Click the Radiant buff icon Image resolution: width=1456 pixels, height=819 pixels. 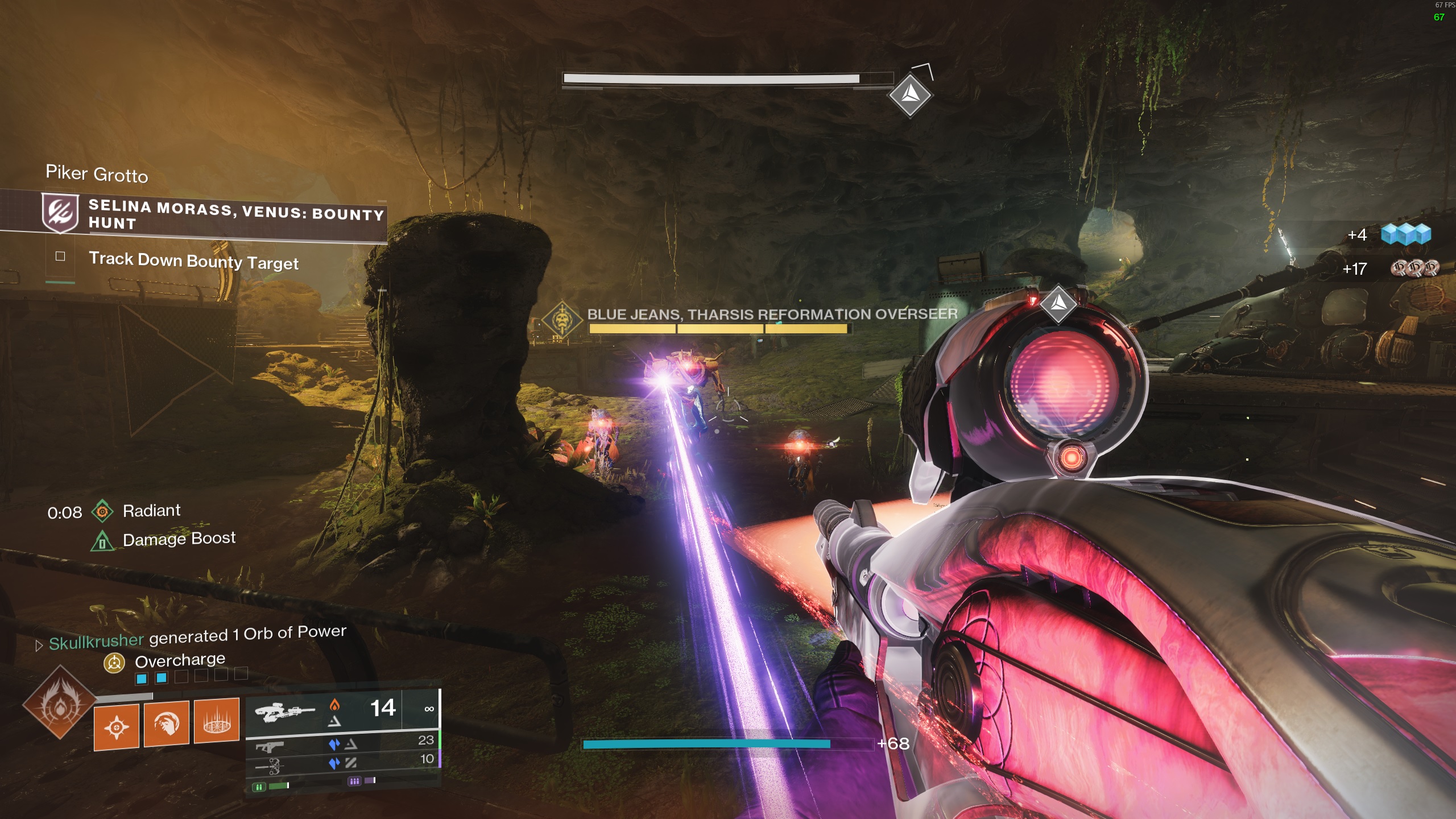102,511
